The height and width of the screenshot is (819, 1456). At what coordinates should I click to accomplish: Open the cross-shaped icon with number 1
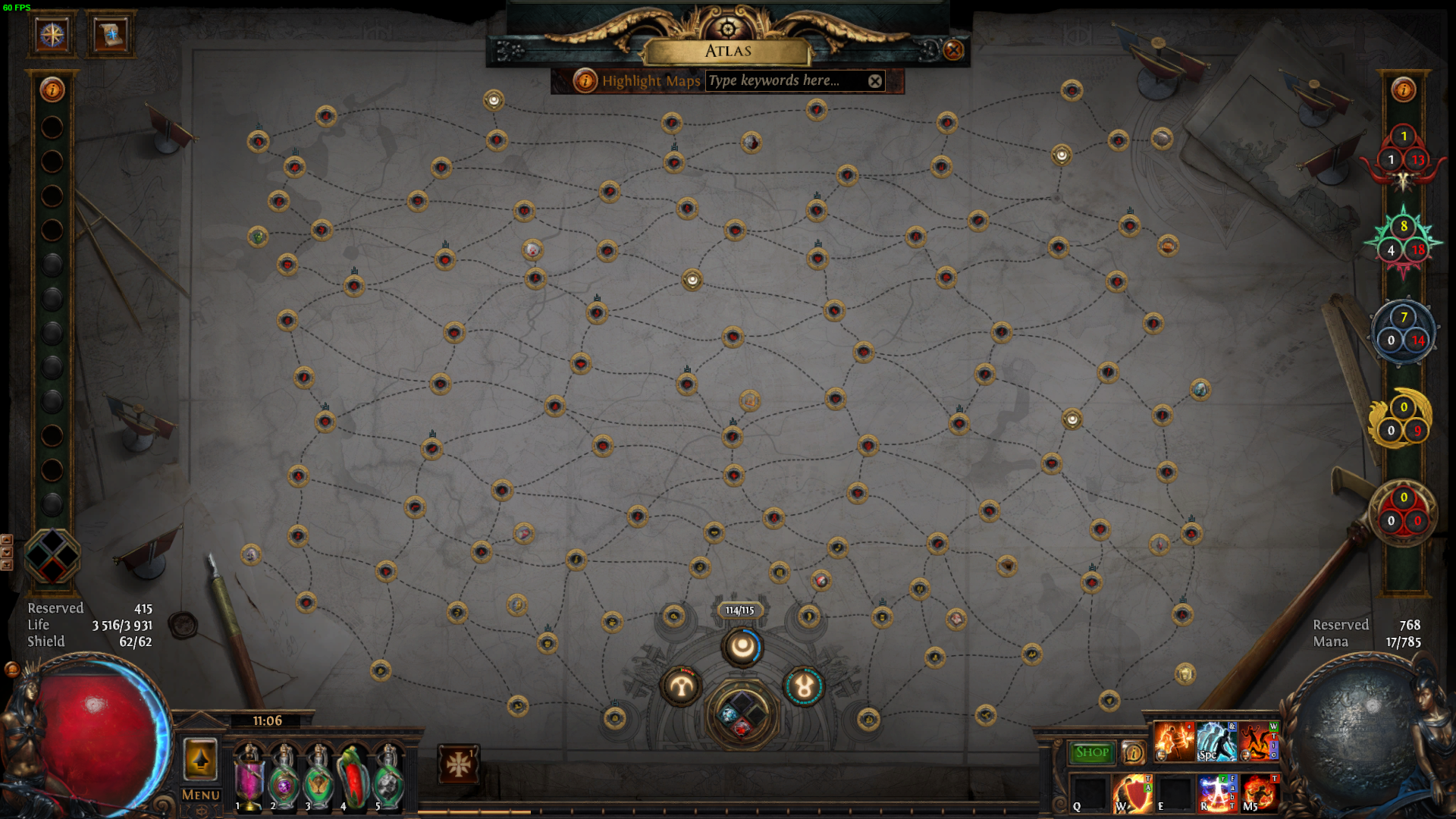click(x=458, y=764)
